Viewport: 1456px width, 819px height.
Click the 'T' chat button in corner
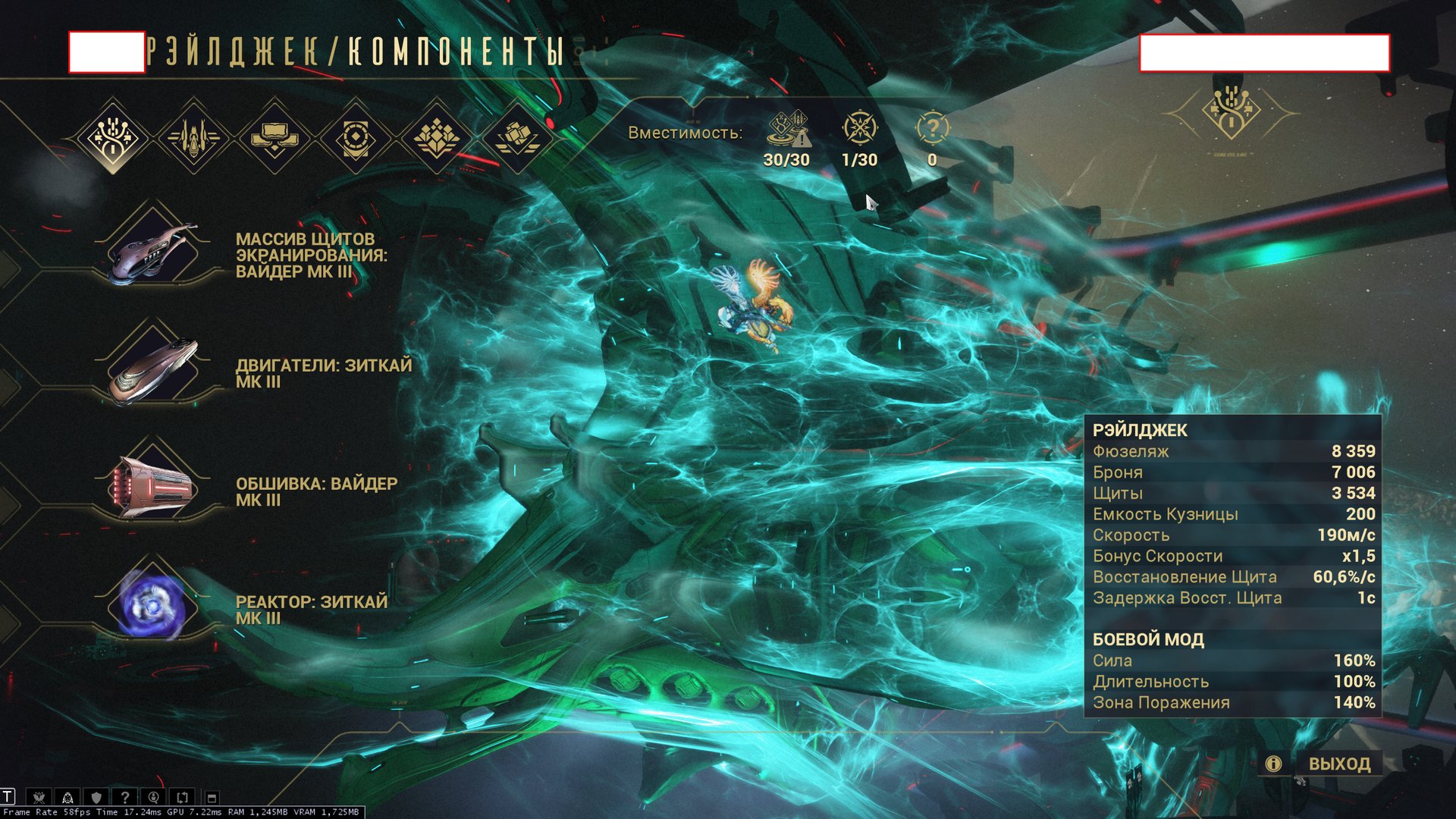[x=8, y=796]
